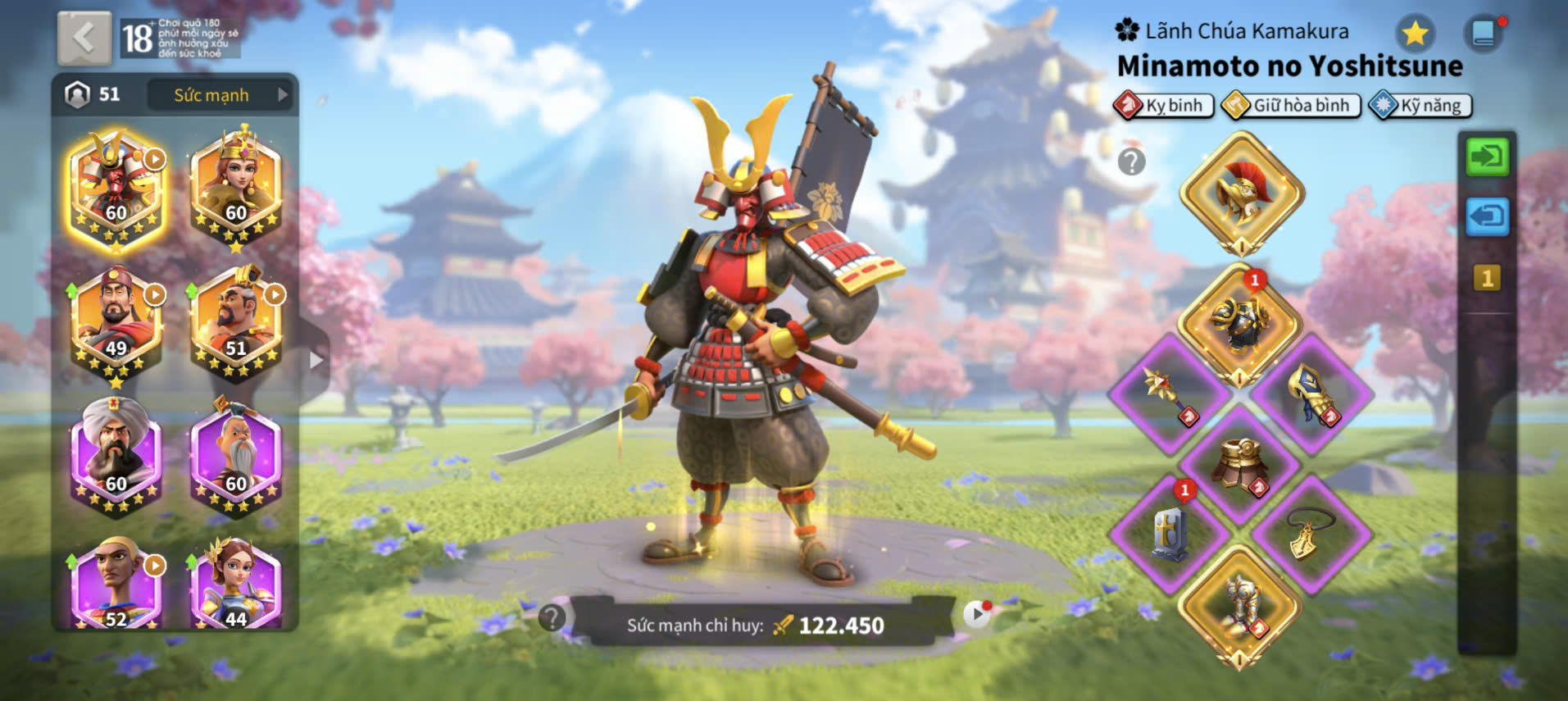Open the Kỵ binh talent tag
This screenshot has height=701, width=1568.
pos(1164,106)
